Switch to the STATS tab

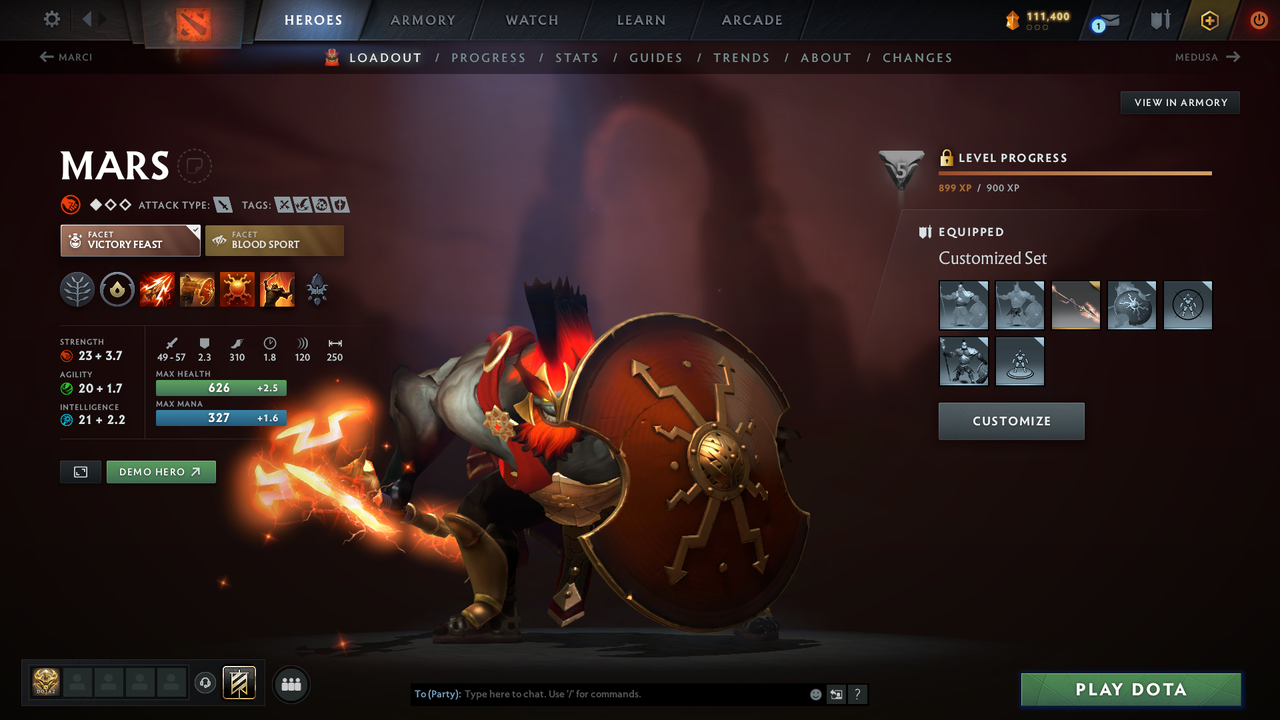[577, 57]
